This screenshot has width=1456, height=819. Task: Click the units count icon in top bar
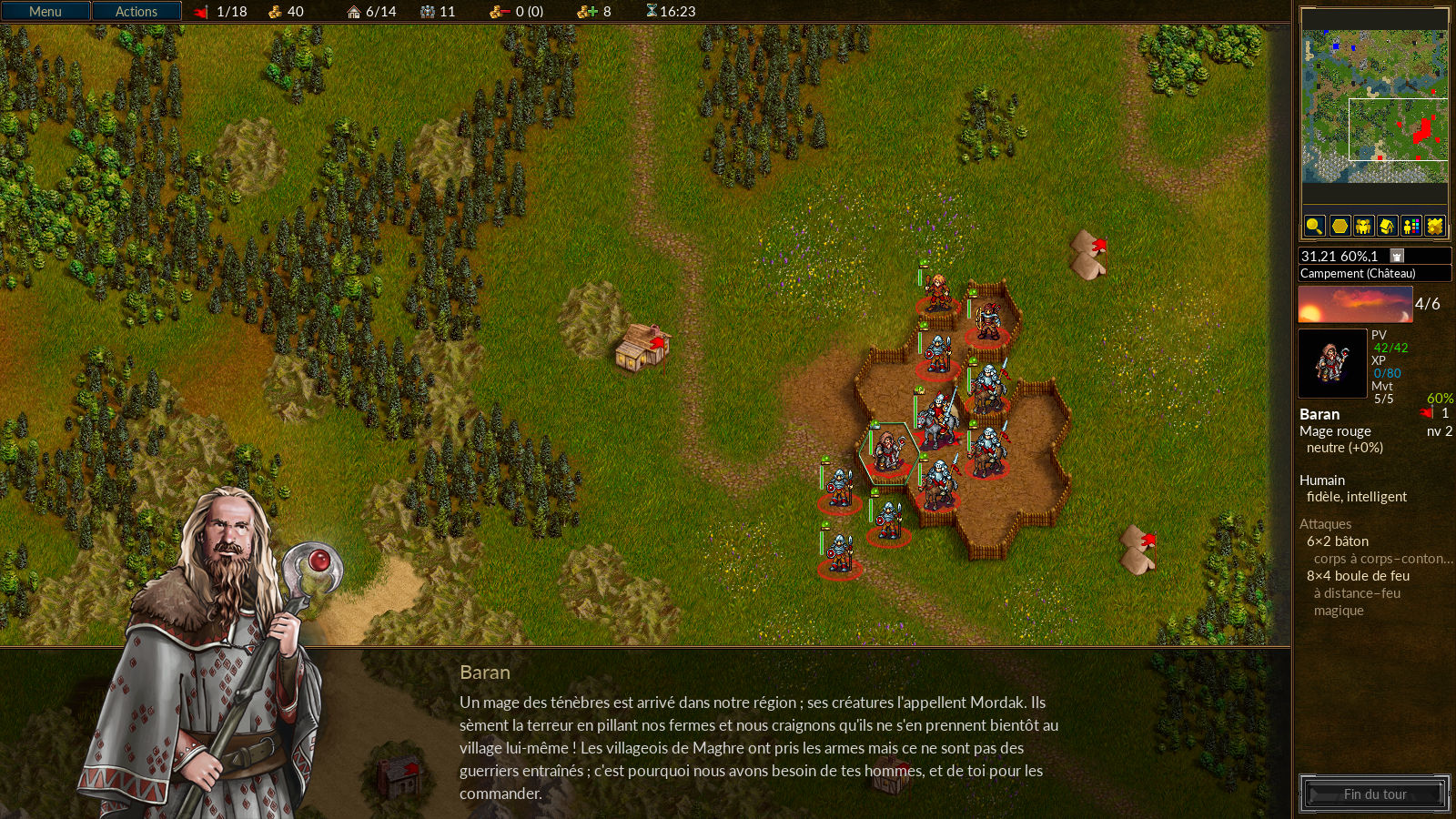point(427,12)
